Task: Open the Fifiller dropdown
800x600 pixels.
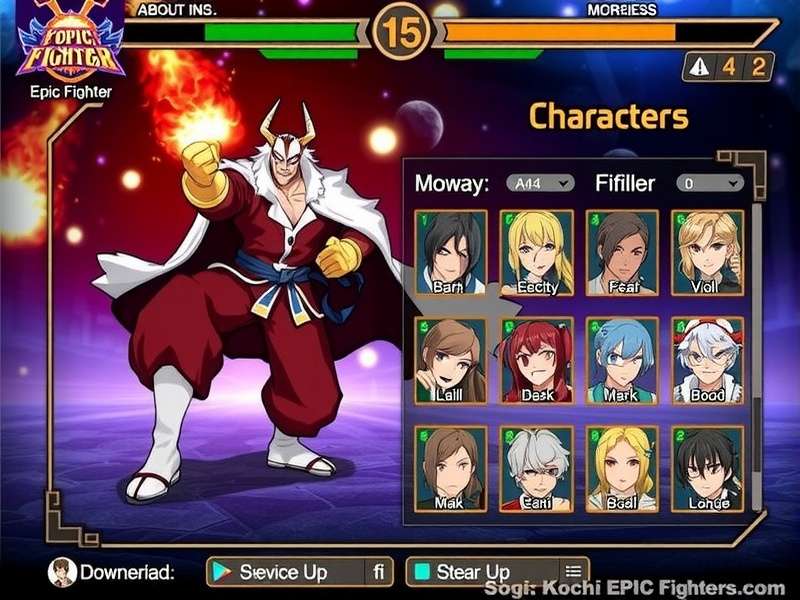Action: (x=709, y=183)
